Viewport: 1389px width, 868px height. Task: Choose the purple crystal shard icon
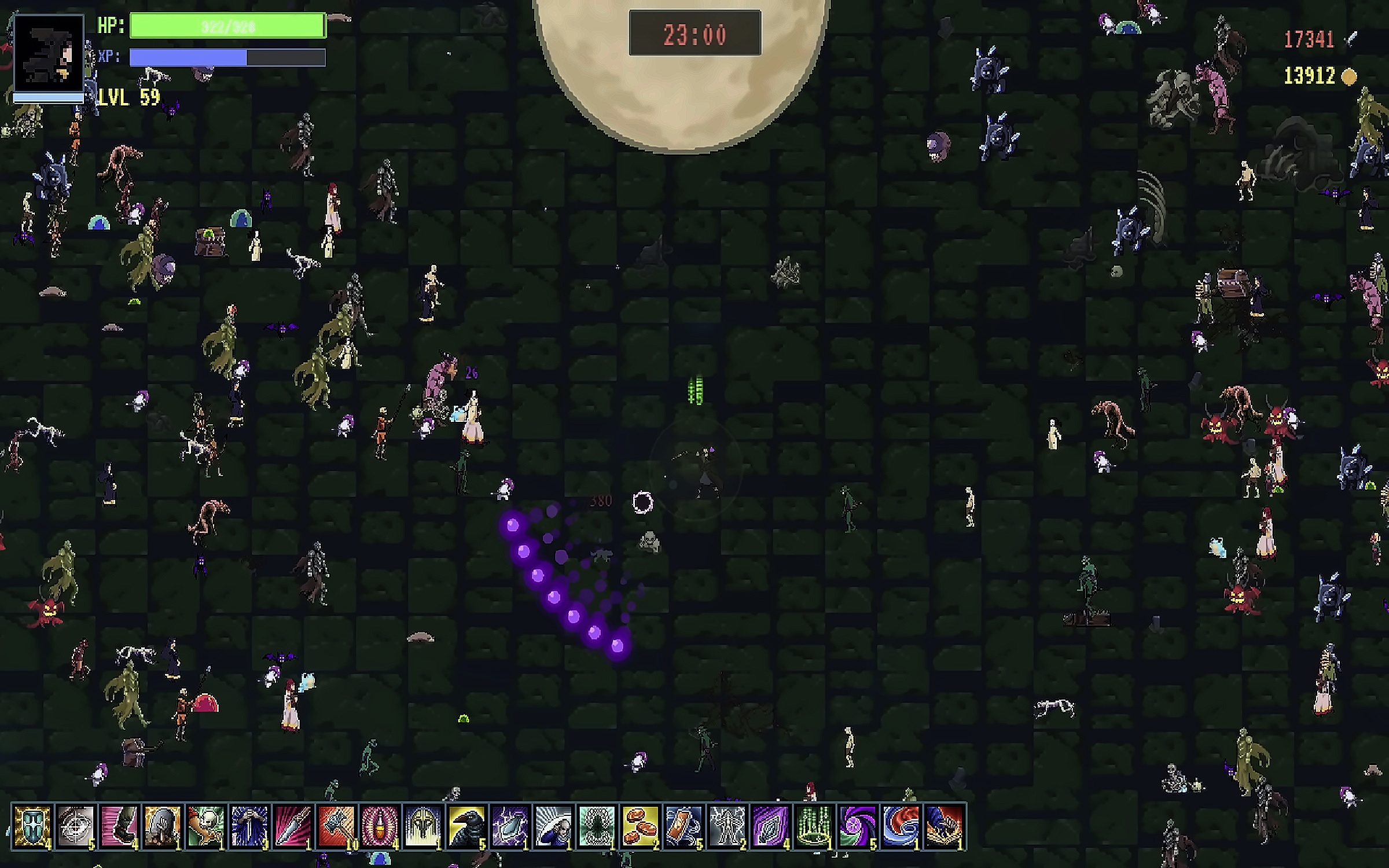point(770,826)
